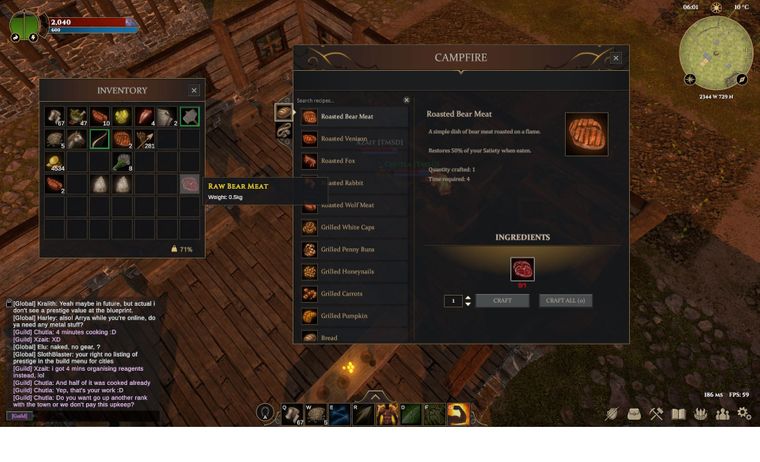Open the settings gear icon
Image resolution: width=760 pixels, height=462 pixels.
(x=743, y=414)
